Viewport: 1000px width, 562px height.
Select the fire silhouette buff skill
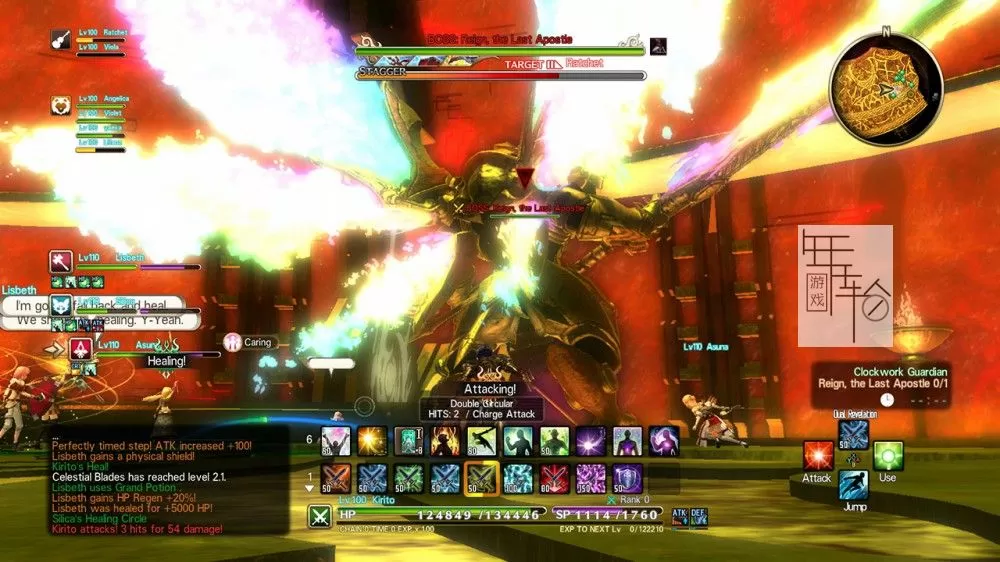(x=445, y=440)
